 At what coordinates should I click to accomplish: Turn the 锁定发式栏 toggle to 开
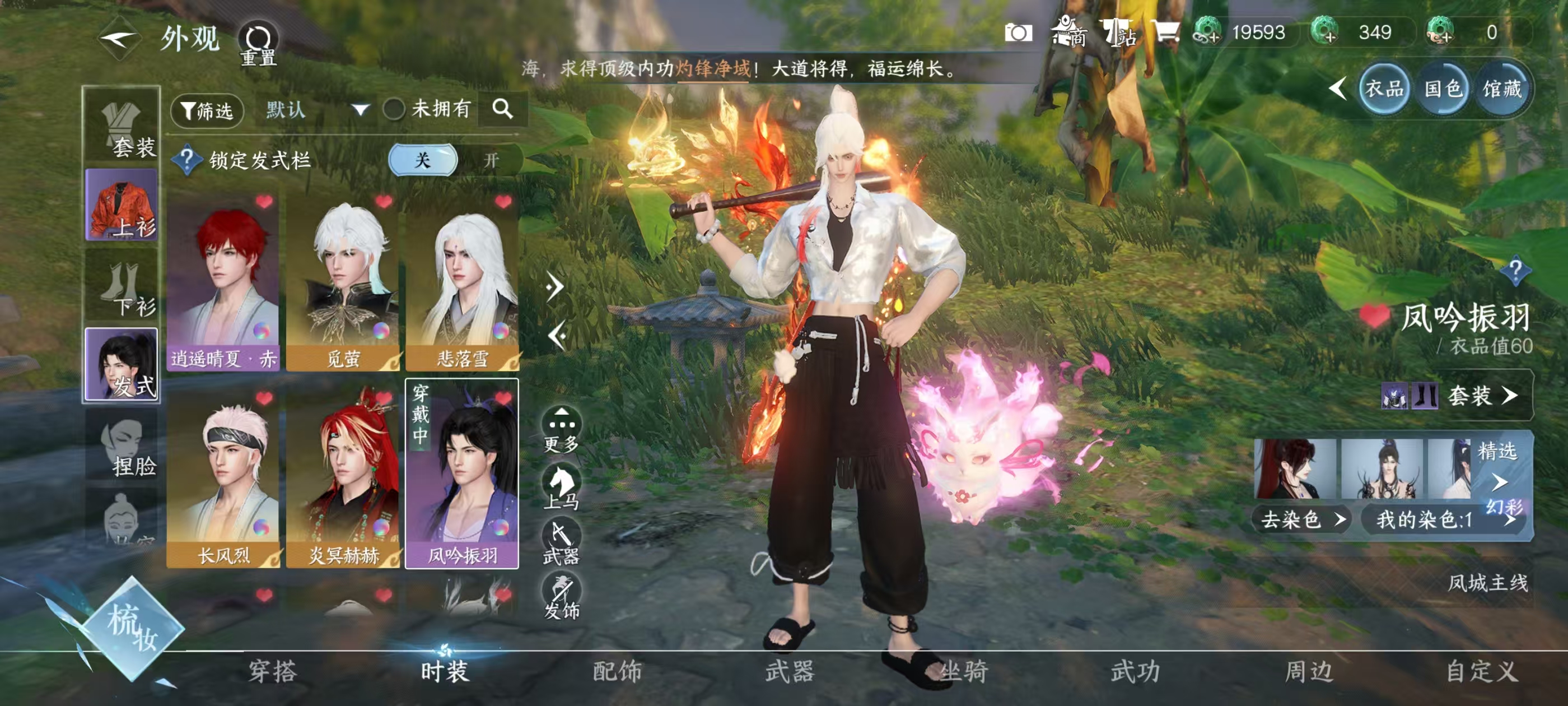[x=491, y=160]
